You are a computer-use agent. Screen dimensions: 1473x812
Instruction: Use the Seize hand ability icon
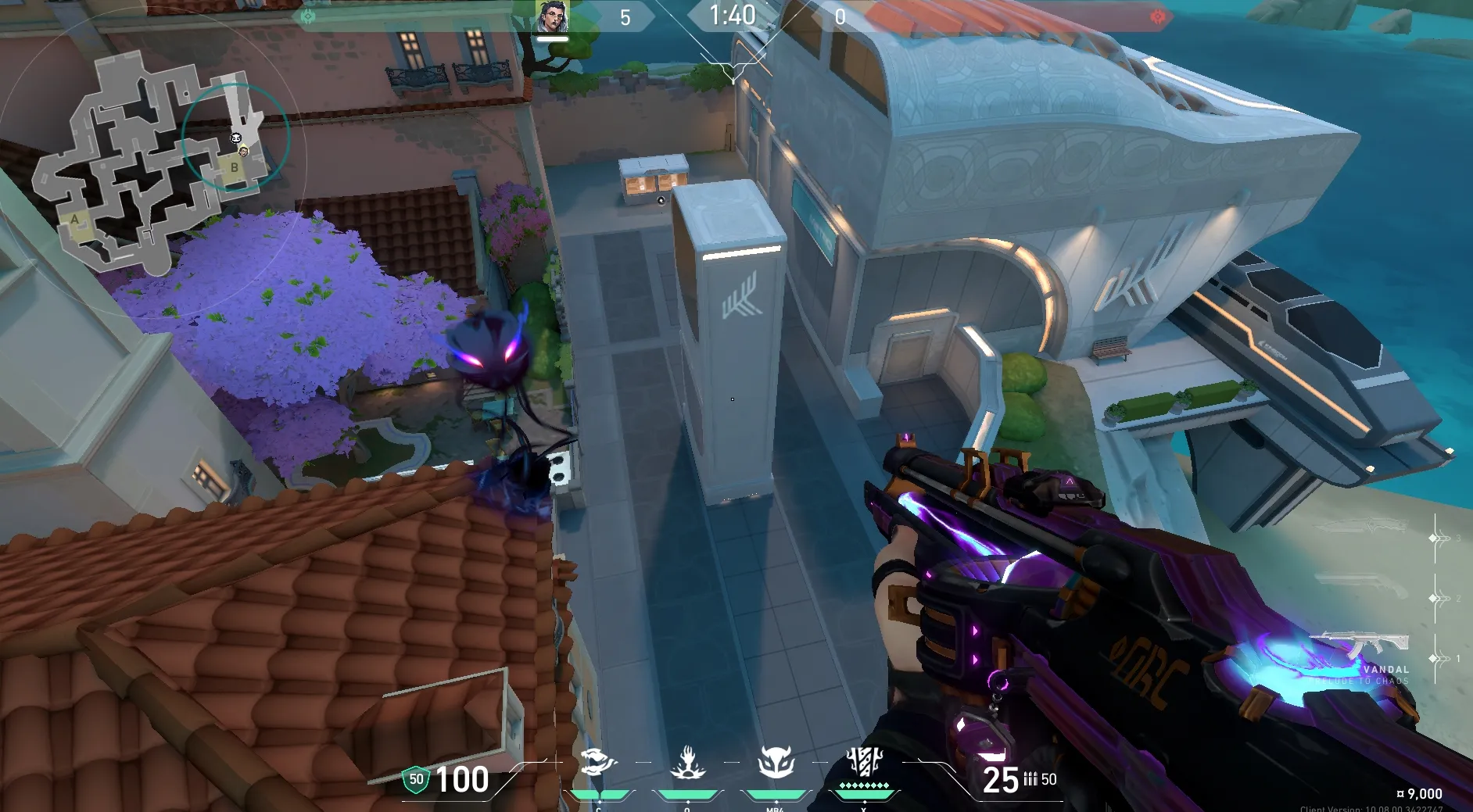688,762
